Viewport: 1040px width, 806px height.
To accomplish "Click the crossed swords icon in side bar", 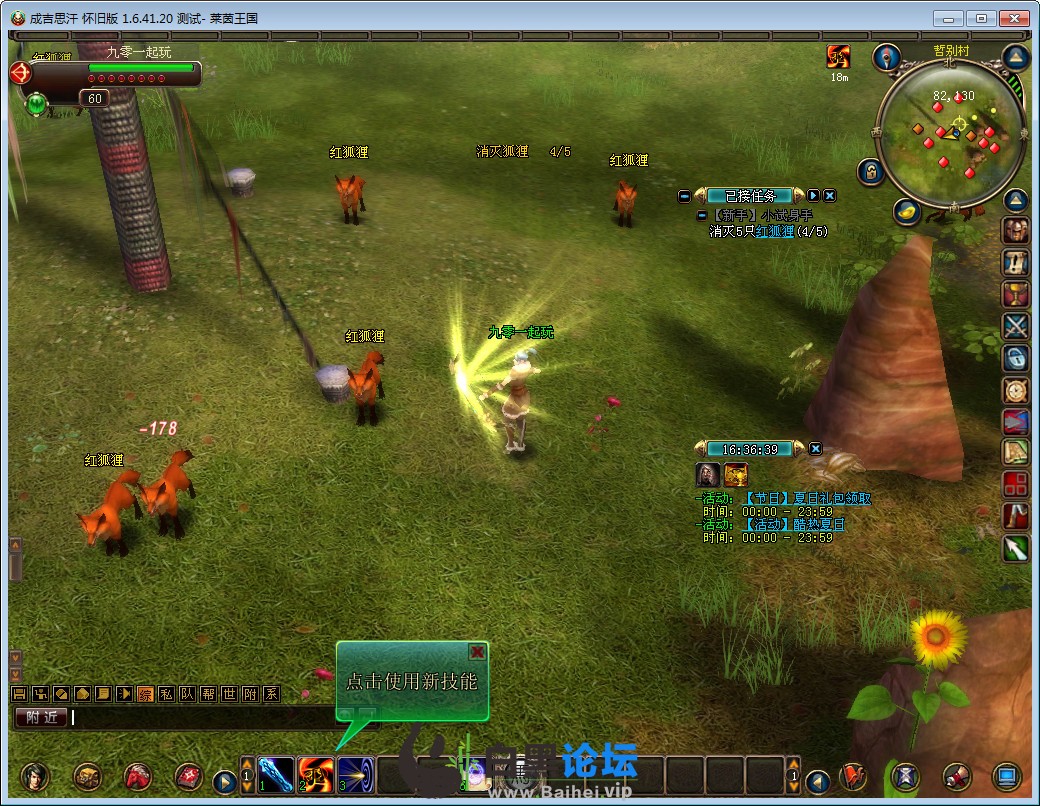I will pyautogui.click(x=1016, y=326).
